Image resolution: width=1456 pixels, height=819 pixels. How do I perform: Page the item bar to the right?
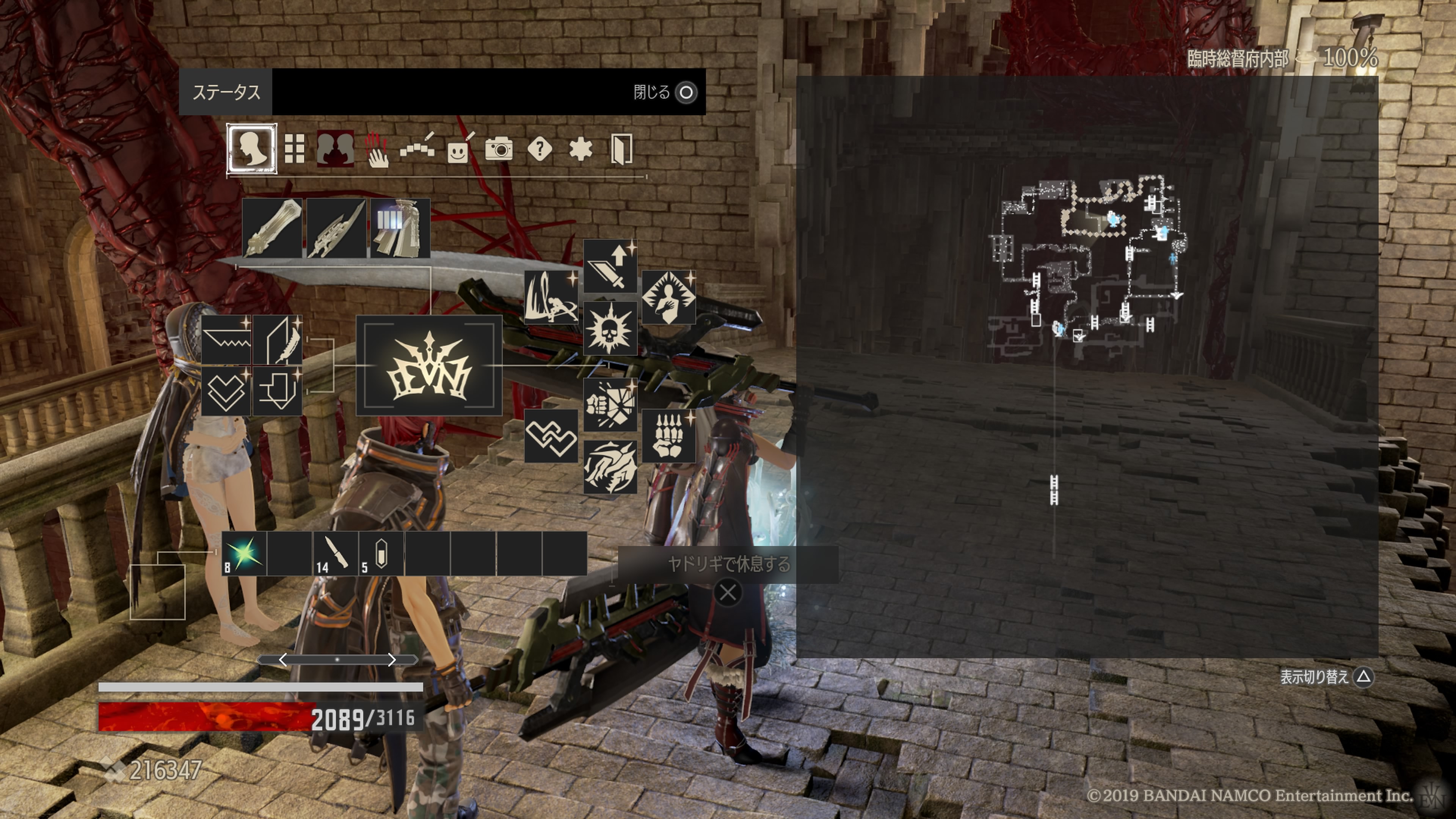[x=392, y=660]
